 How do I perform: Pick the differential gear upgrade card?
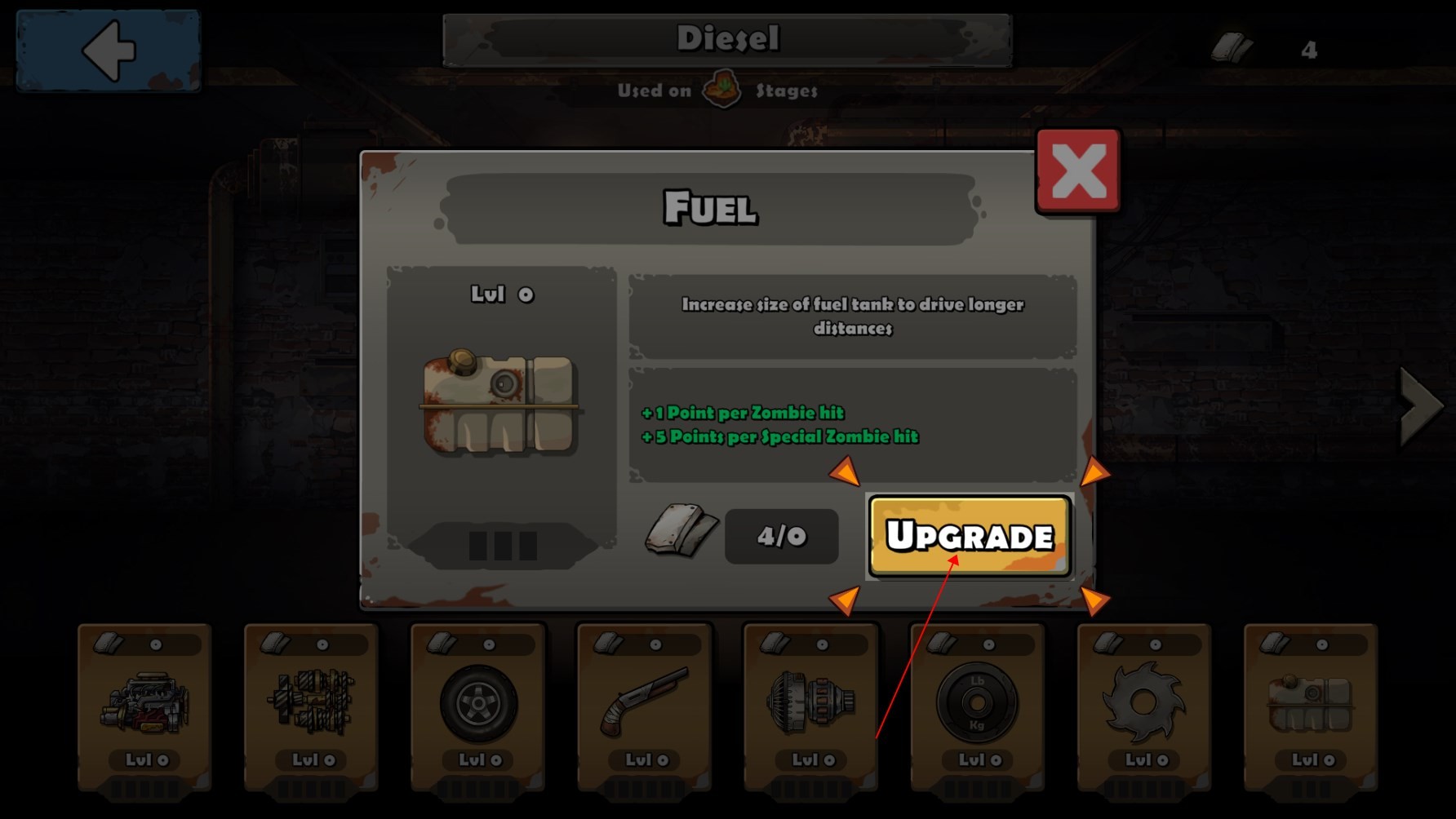click(811, 706)
